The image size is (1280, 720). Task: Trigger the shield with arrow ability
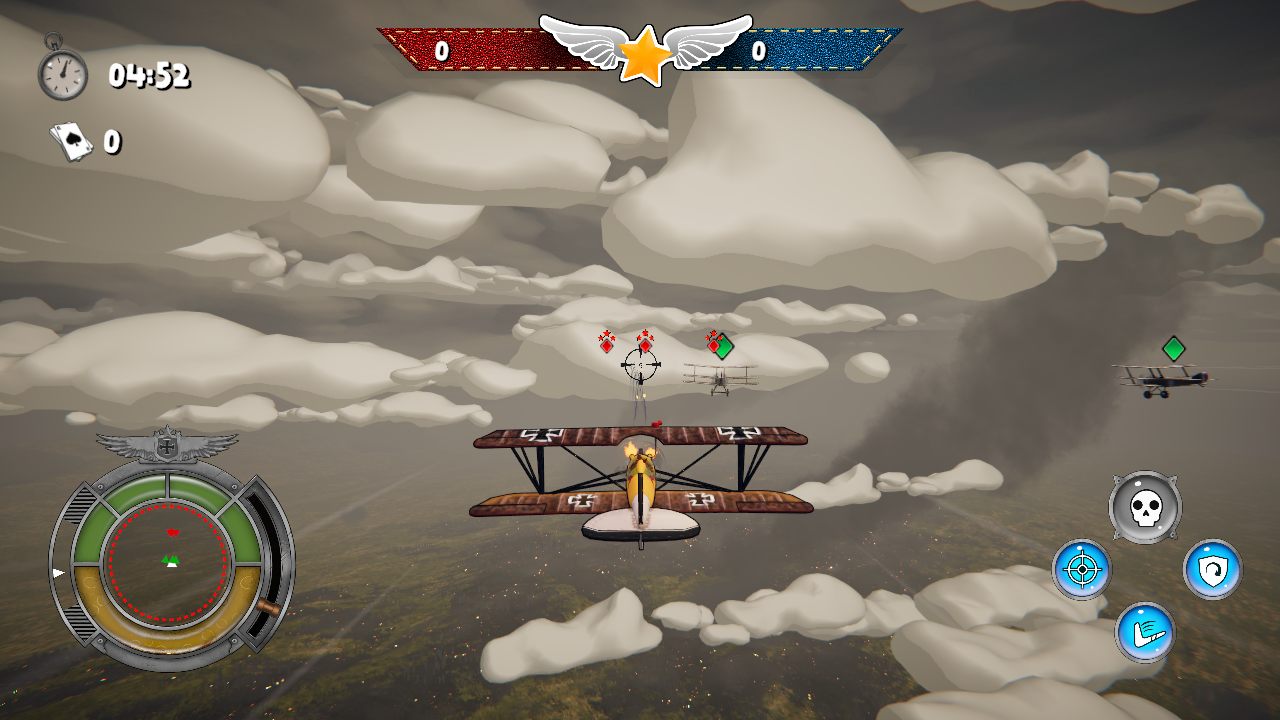point(1212,570)
